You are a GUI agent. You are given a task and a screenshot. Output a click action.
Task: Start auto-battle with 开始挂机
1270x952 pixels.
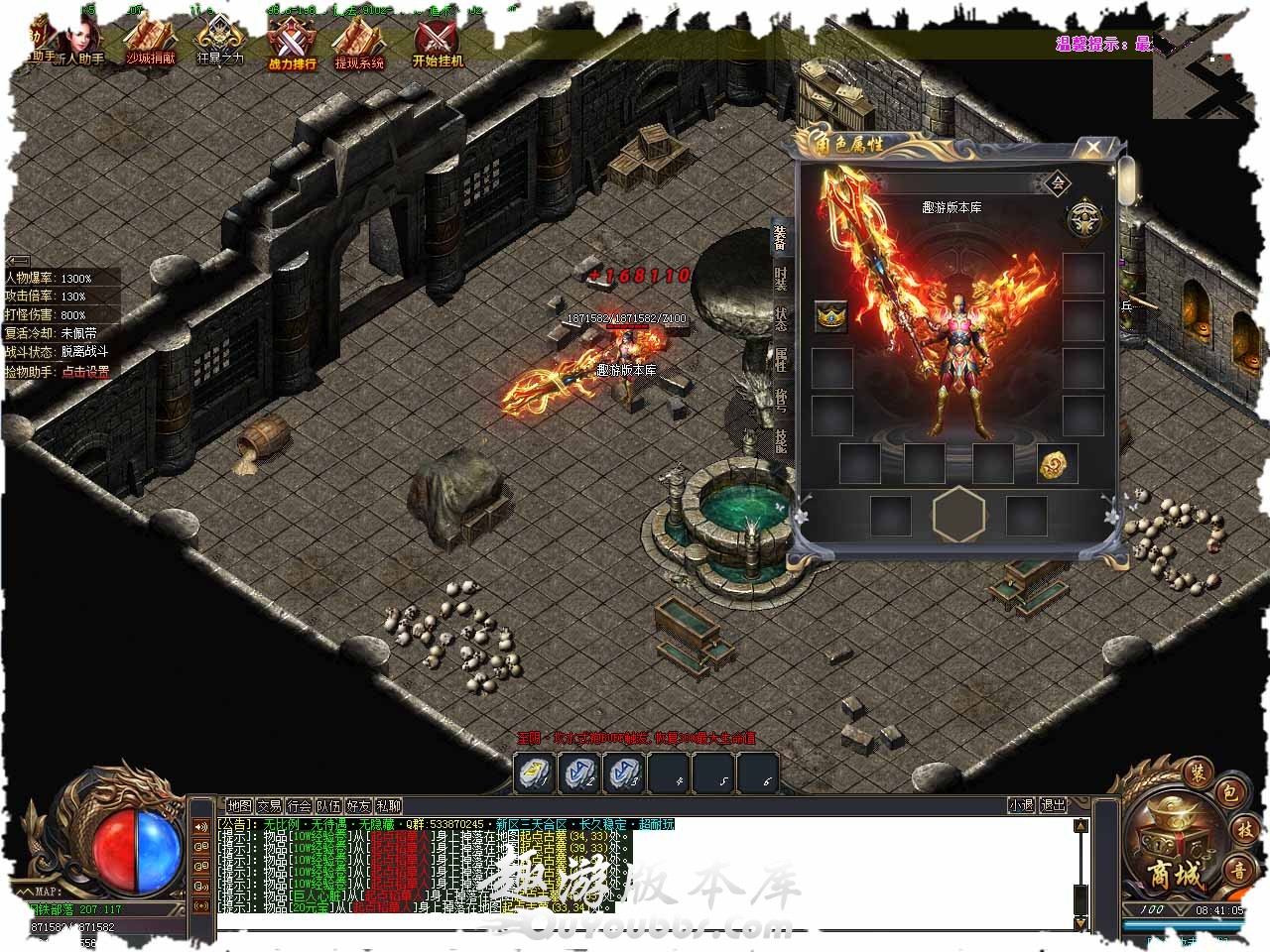click(438, 45)
